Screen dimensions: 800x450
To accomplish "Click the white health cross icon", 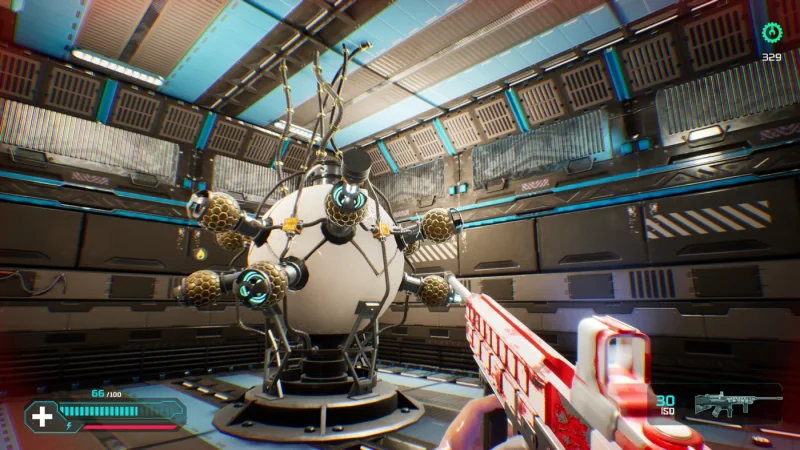I will coord(43,415).
